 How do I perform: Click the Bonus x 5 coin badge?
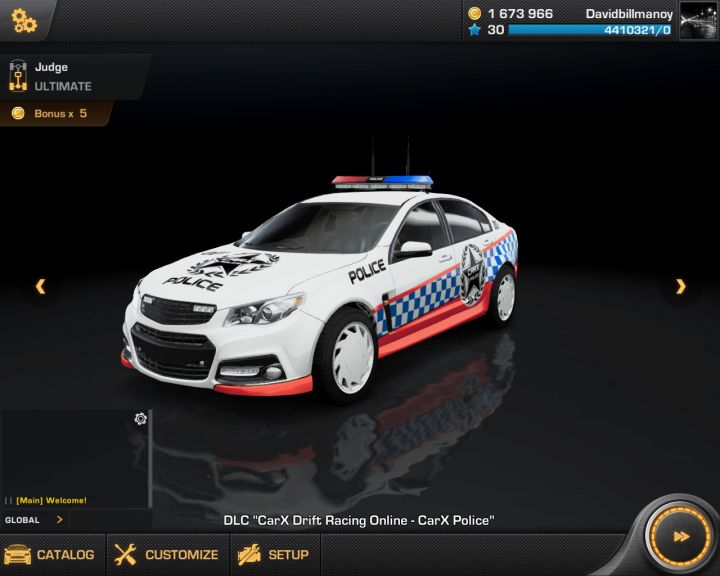coord(55,114)
